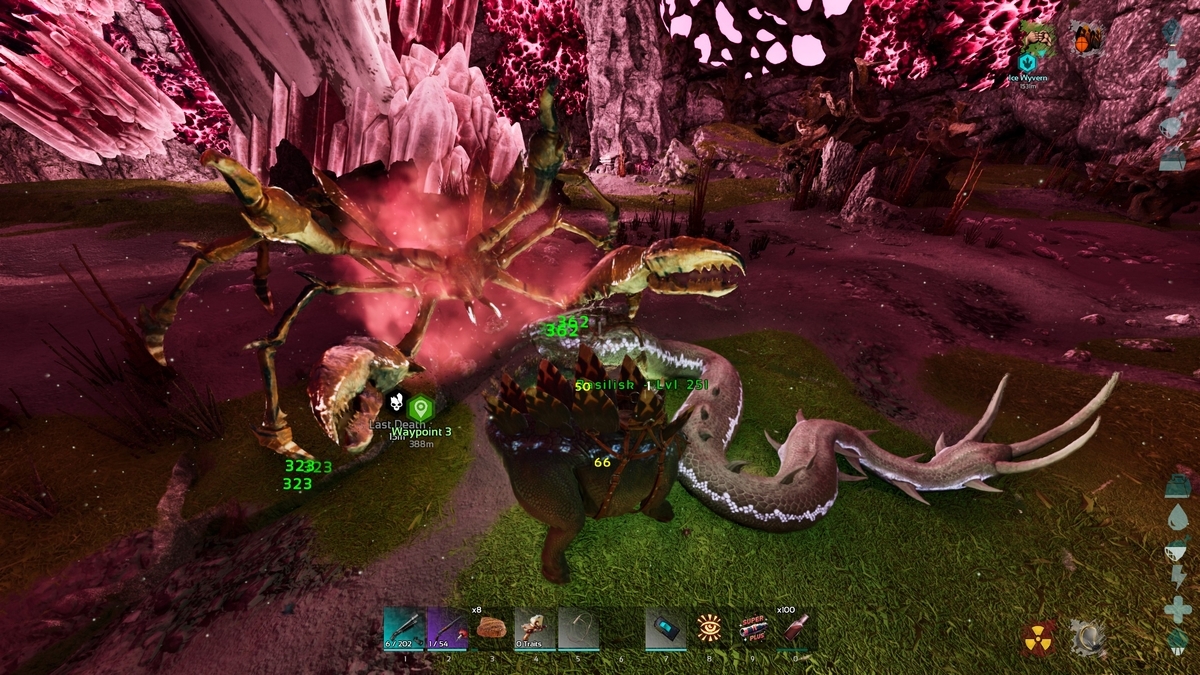Activate the glowing eye item in slot 8

click(x=709, y=629)
